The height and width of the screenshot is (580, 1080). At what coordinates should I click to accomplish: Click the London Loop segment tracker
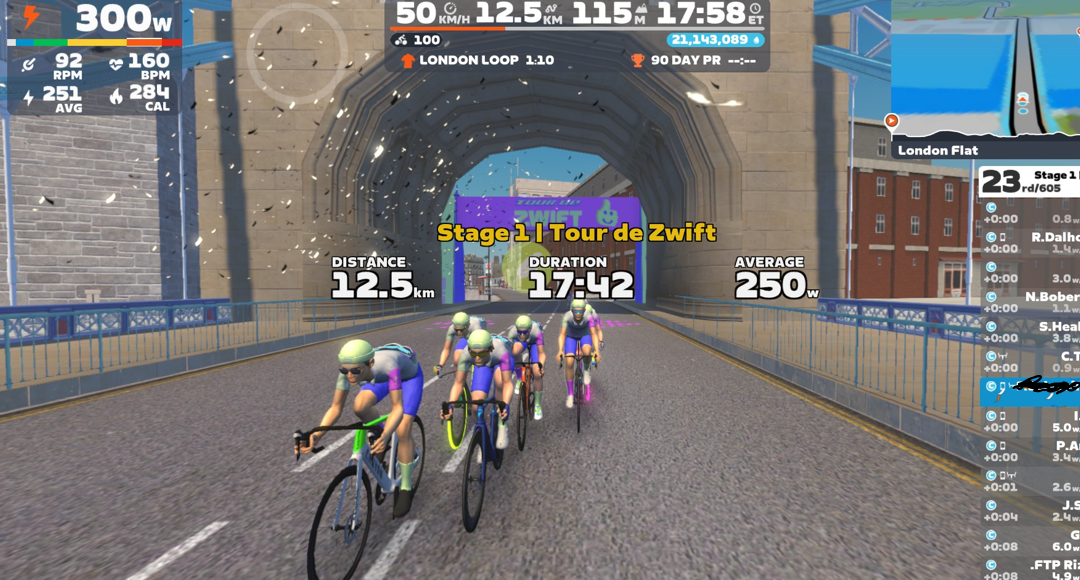[x=477, y=60]
